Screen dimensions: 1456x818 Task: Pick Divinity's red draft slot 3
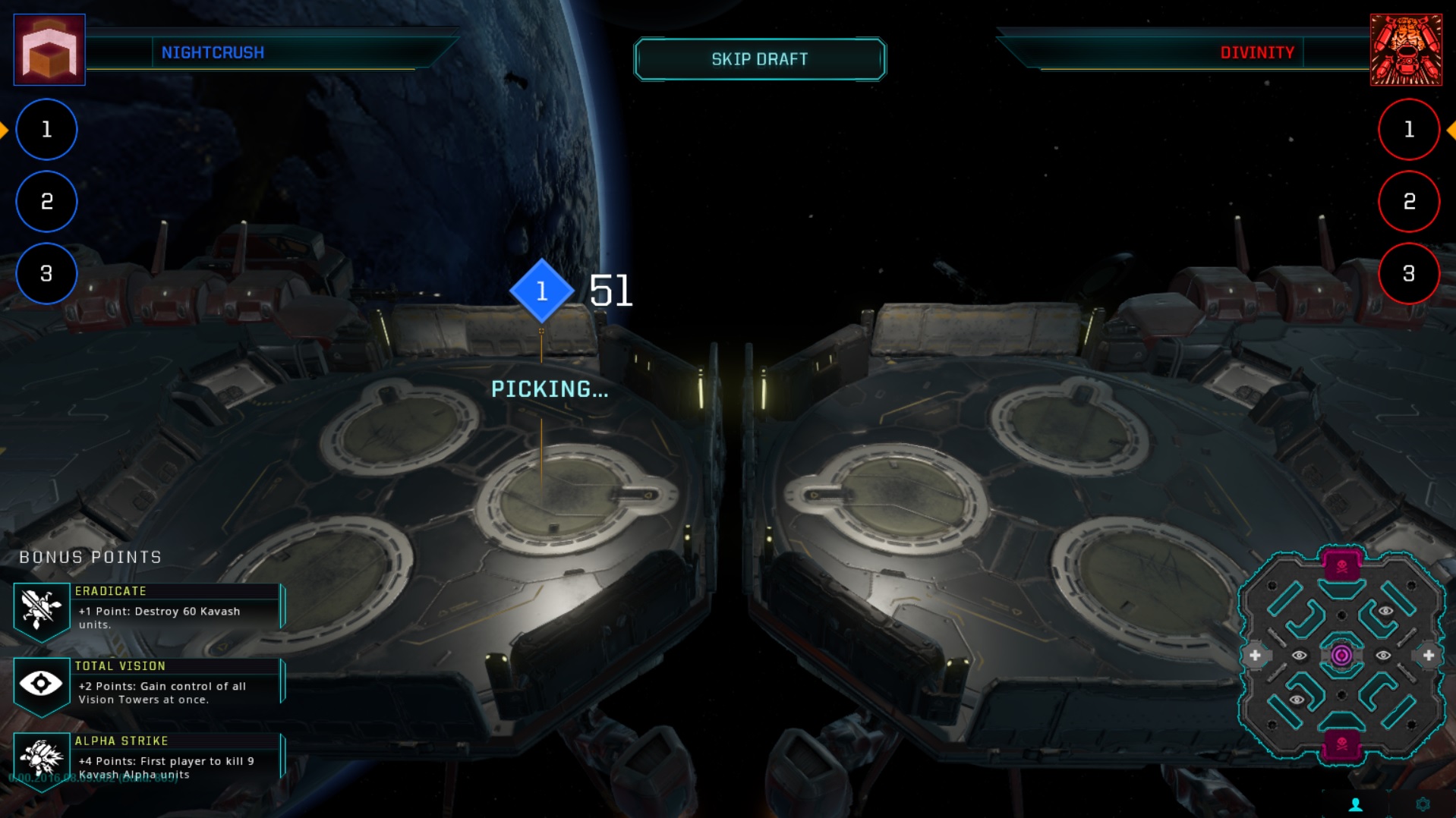[1408, 274]
